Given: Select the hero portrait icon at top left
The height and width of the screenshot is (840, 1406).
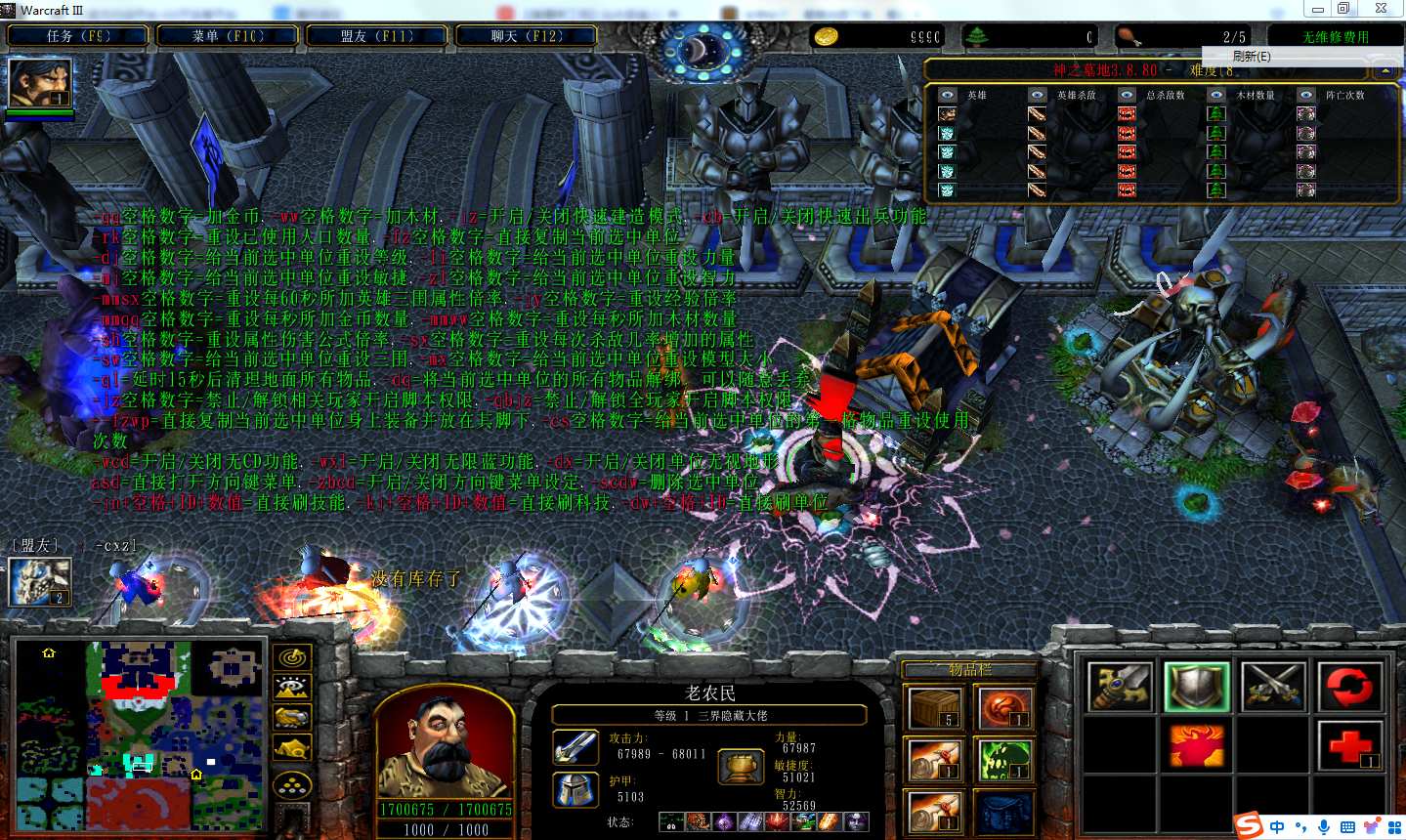Looking at the screenshot, I should (40, 84).
